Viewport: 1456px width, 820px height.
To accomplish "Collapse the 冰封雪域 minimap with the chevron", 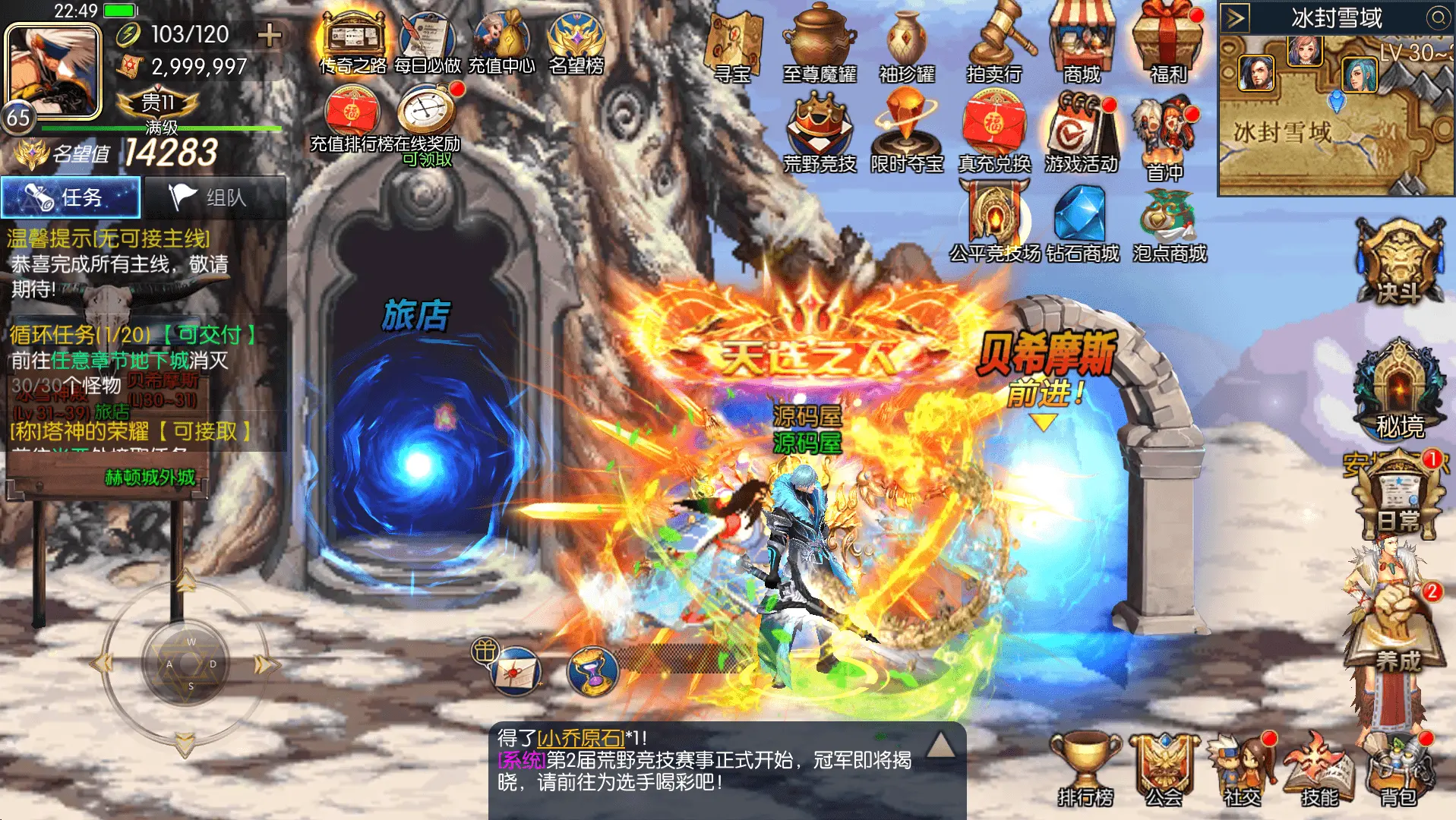I will coord(1233,16).
